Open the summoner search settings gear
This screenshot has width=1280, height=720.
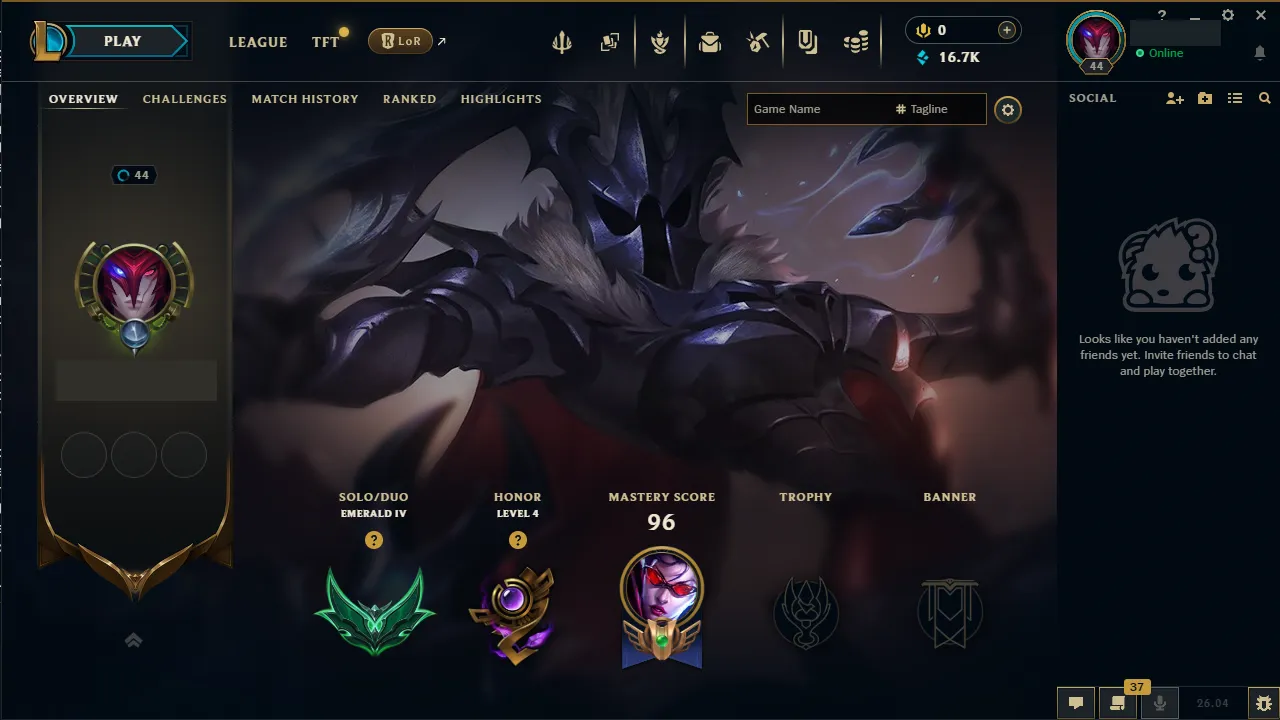pos(1008,110)
